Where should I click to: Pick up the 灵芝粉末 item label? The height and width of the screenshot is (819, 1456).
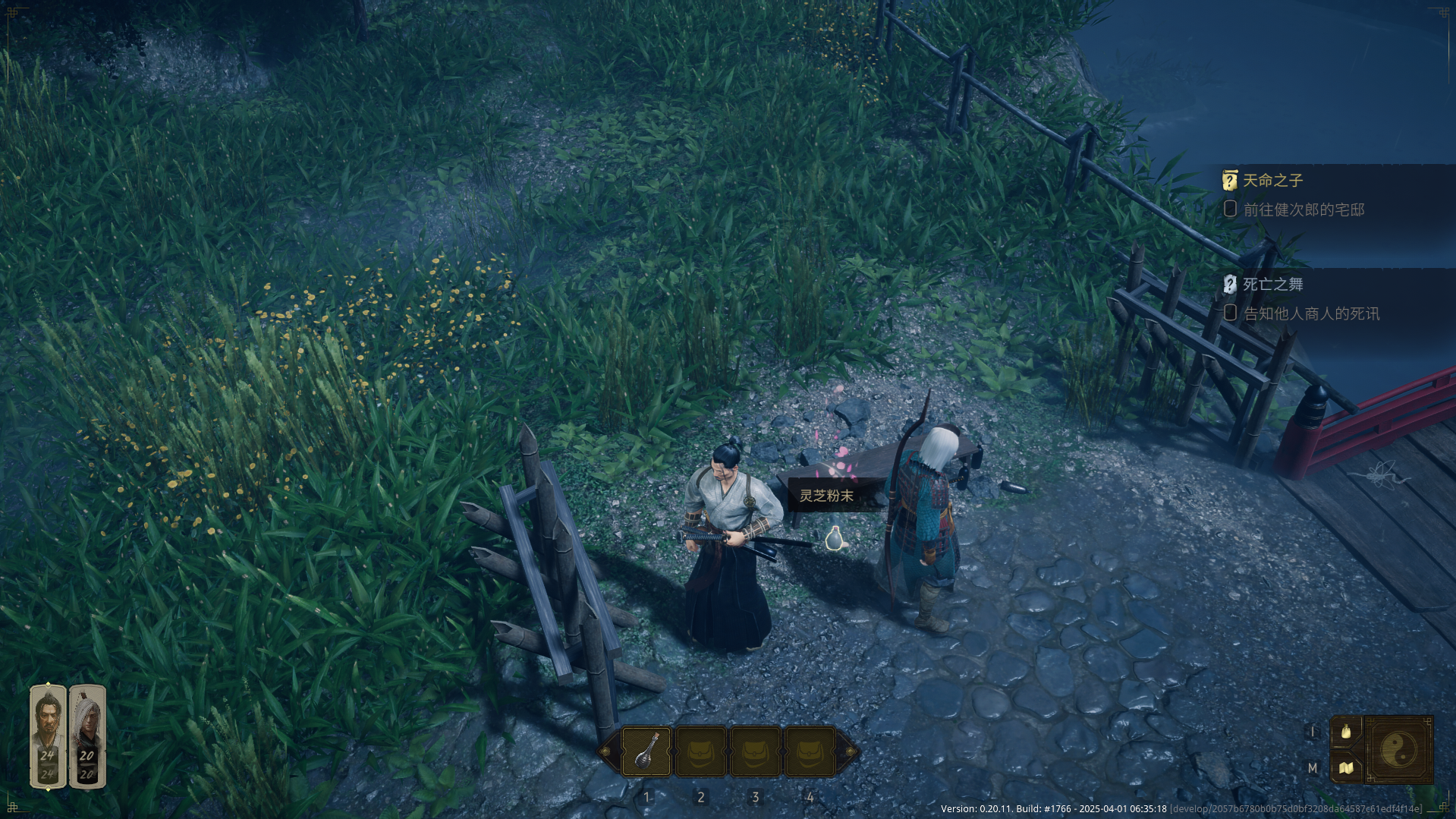click(x=826, y=496)
